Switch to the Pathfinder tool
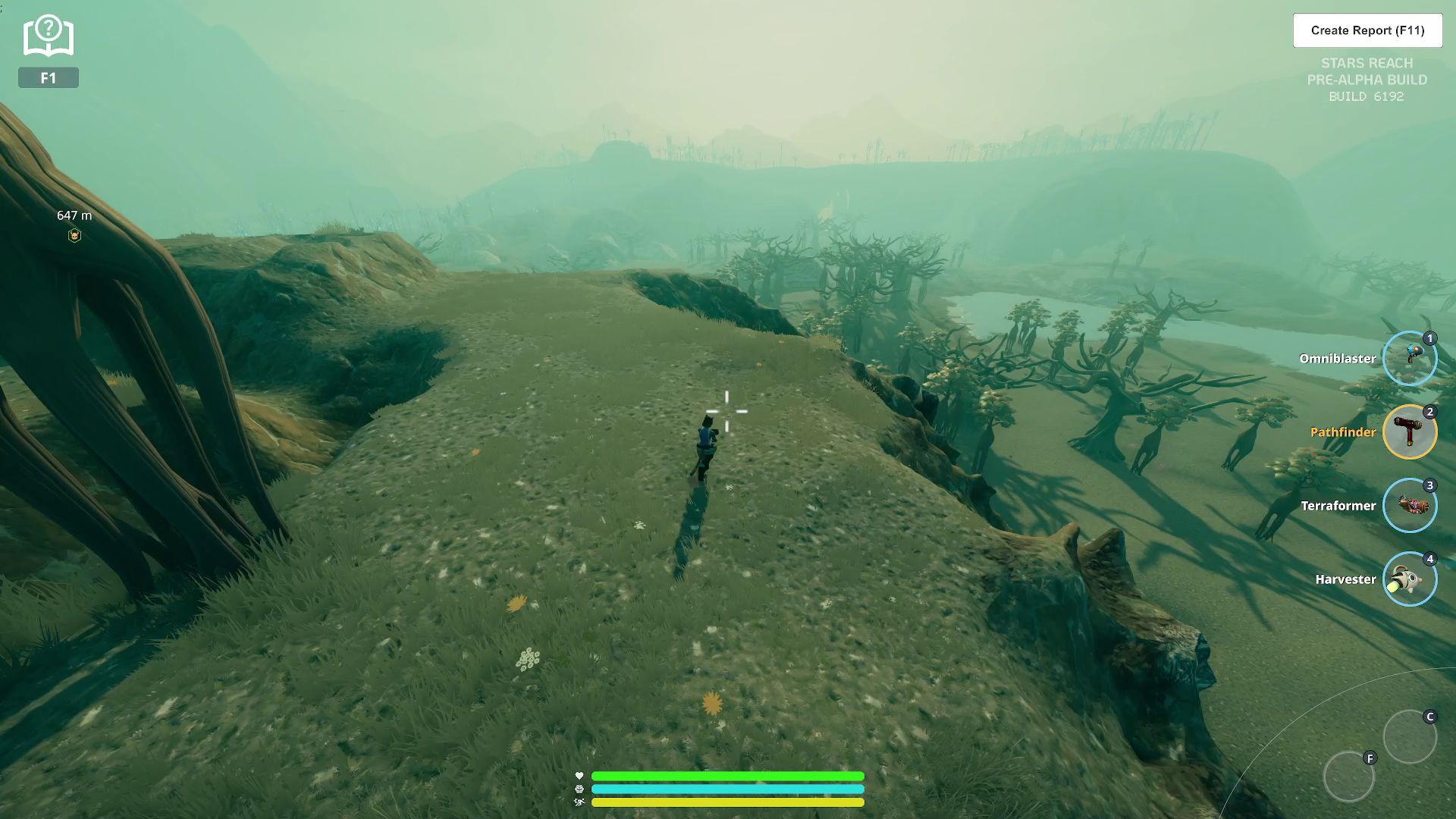 pyautogui.click(x=1410, y=432)
